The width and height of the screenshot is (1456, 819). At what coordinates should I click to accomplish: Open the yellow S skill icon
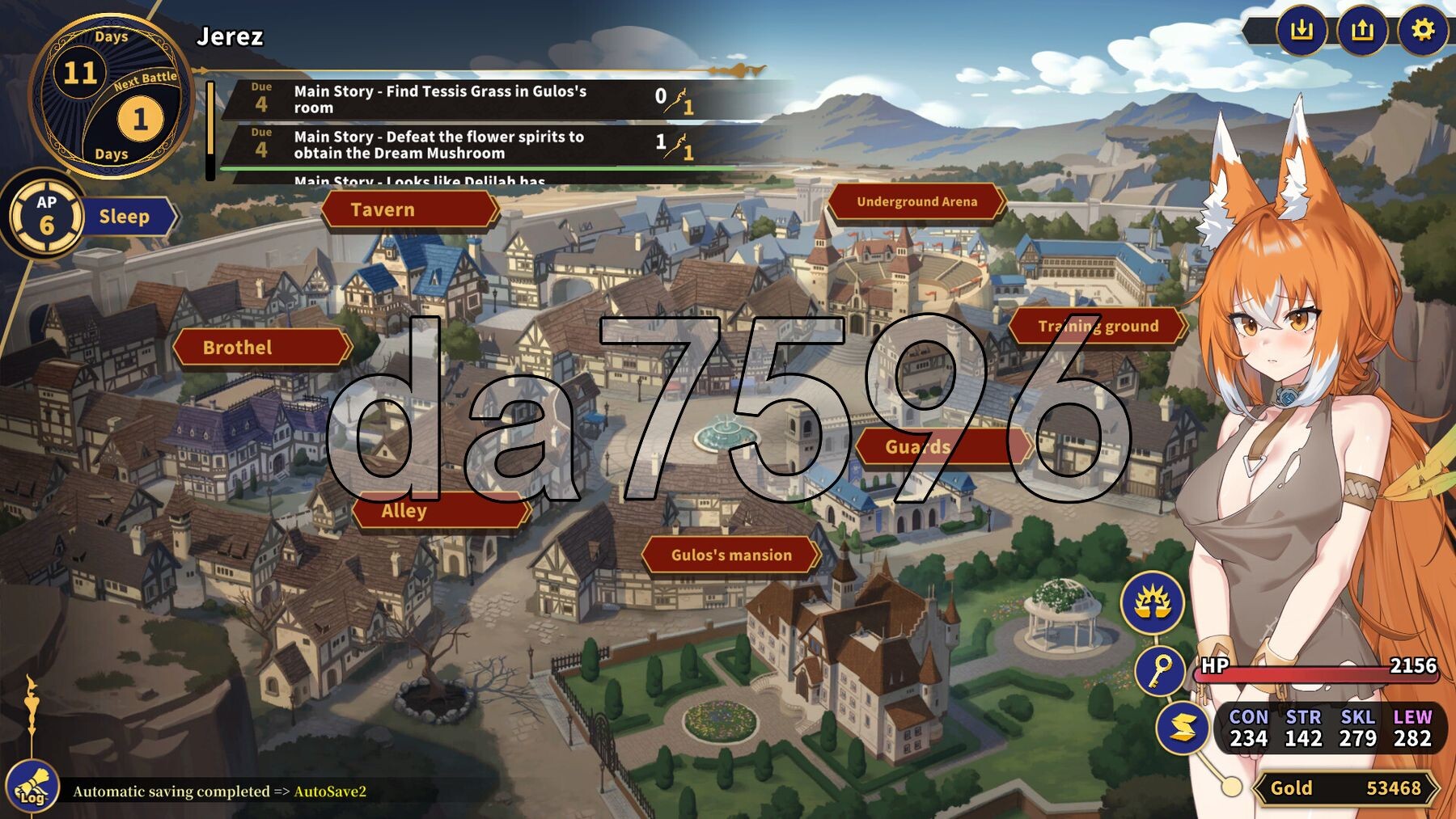click(x=1182, y=728)
